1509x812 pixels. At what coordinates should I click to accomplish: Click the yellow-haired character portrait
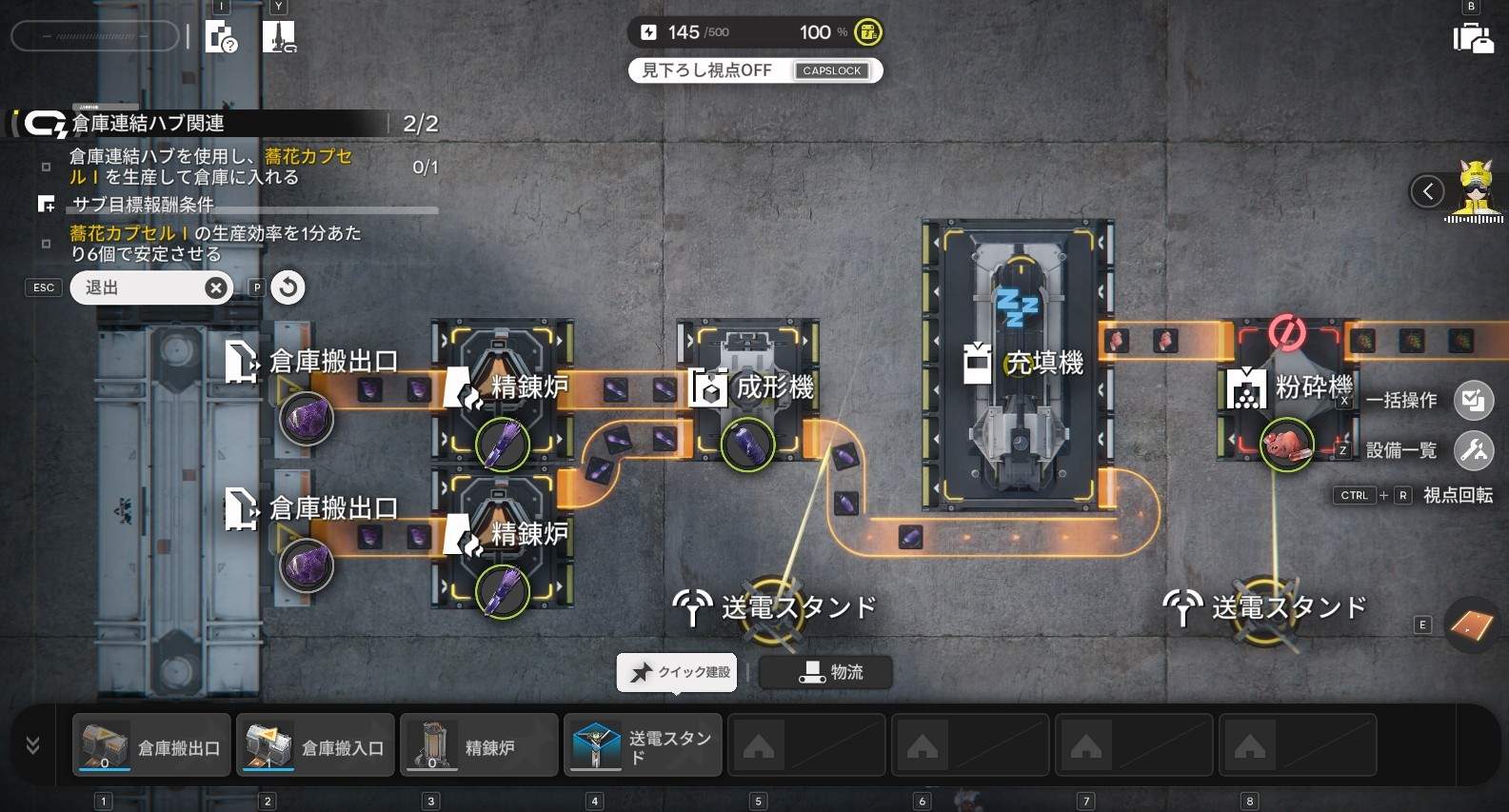pos(1476,188)
